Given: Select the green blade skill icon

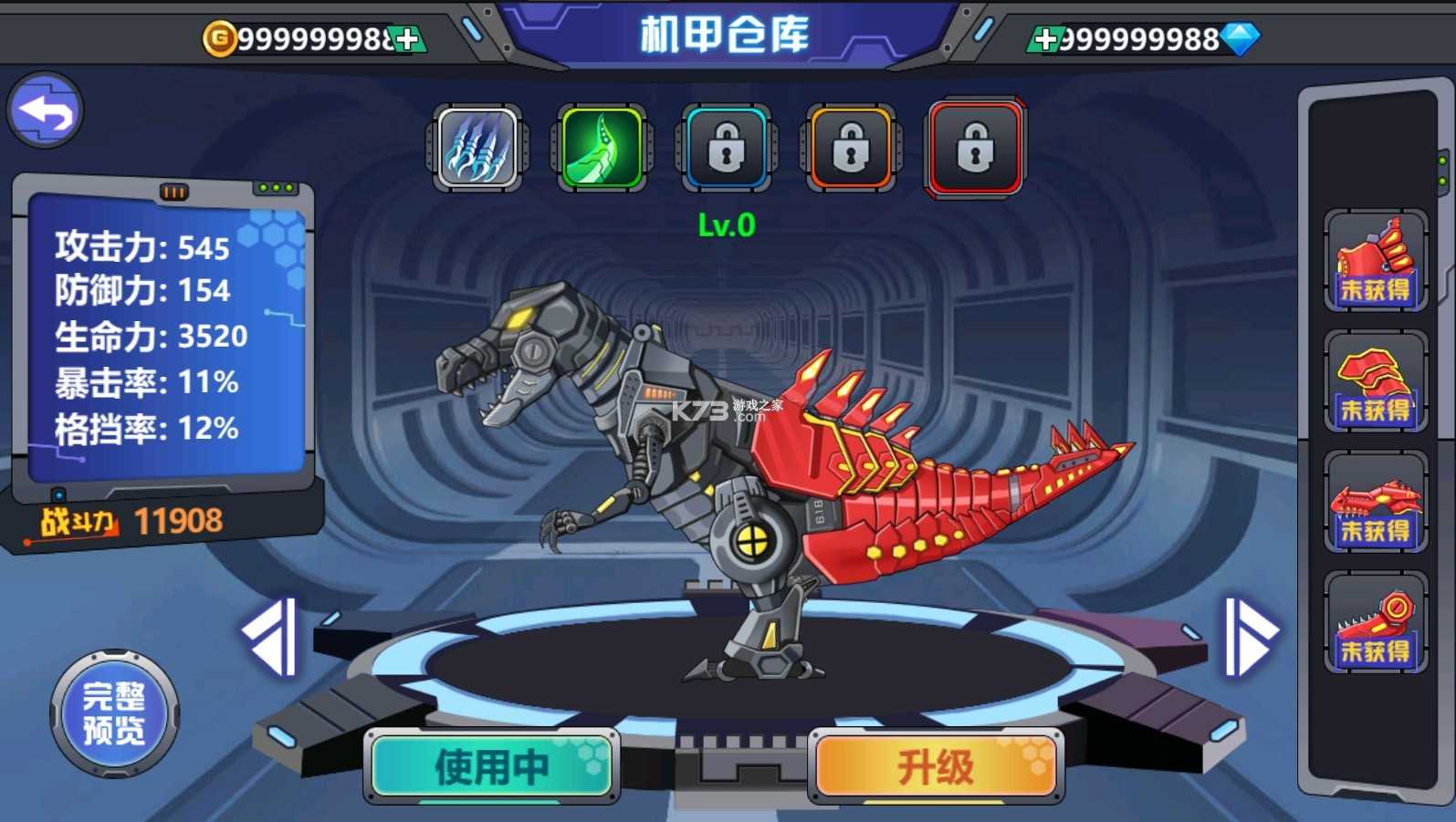Looking at the screenshot, I should (602, 148).
